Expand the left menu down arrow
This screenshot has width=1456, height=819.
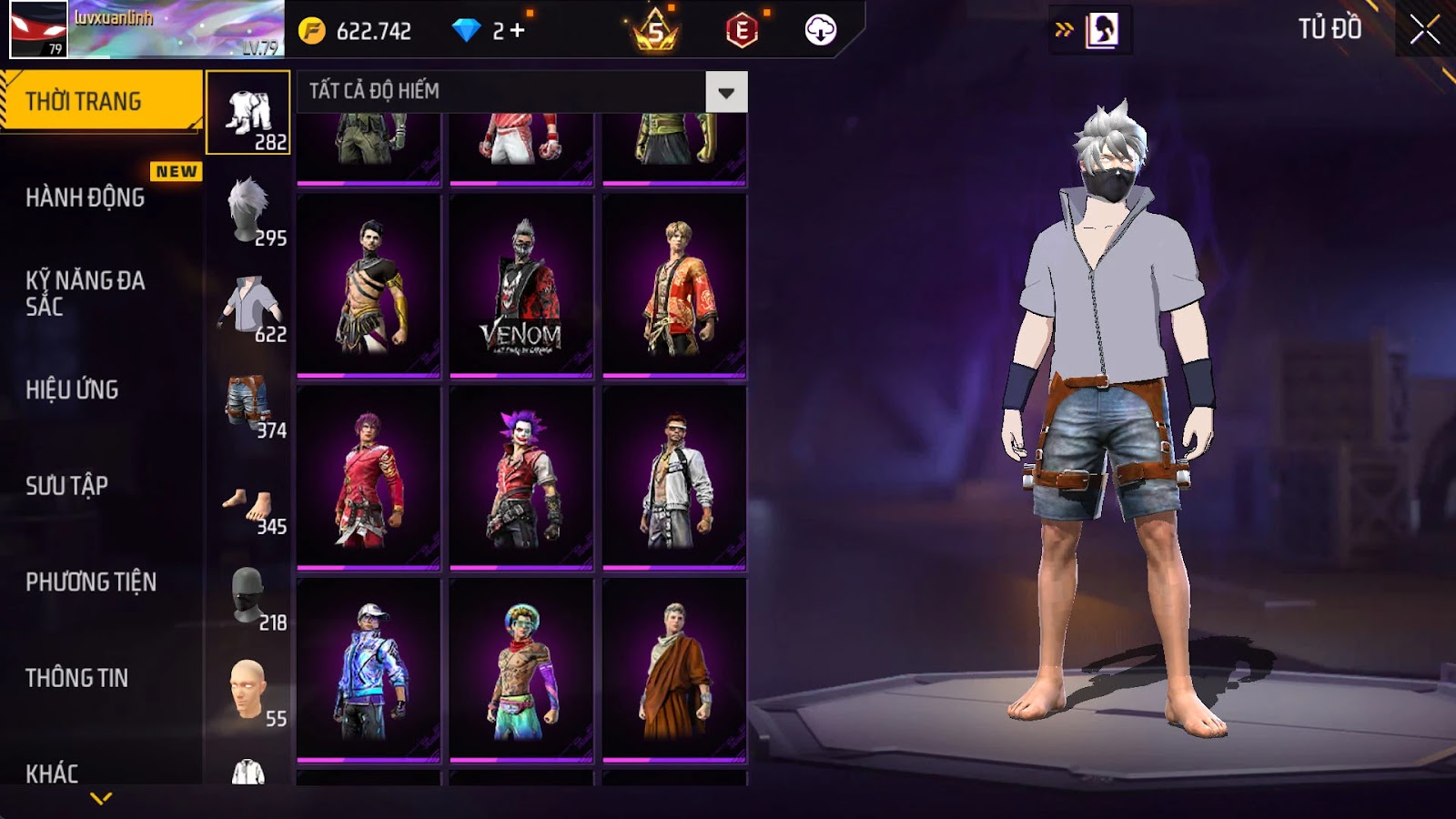tap(101, 798)
